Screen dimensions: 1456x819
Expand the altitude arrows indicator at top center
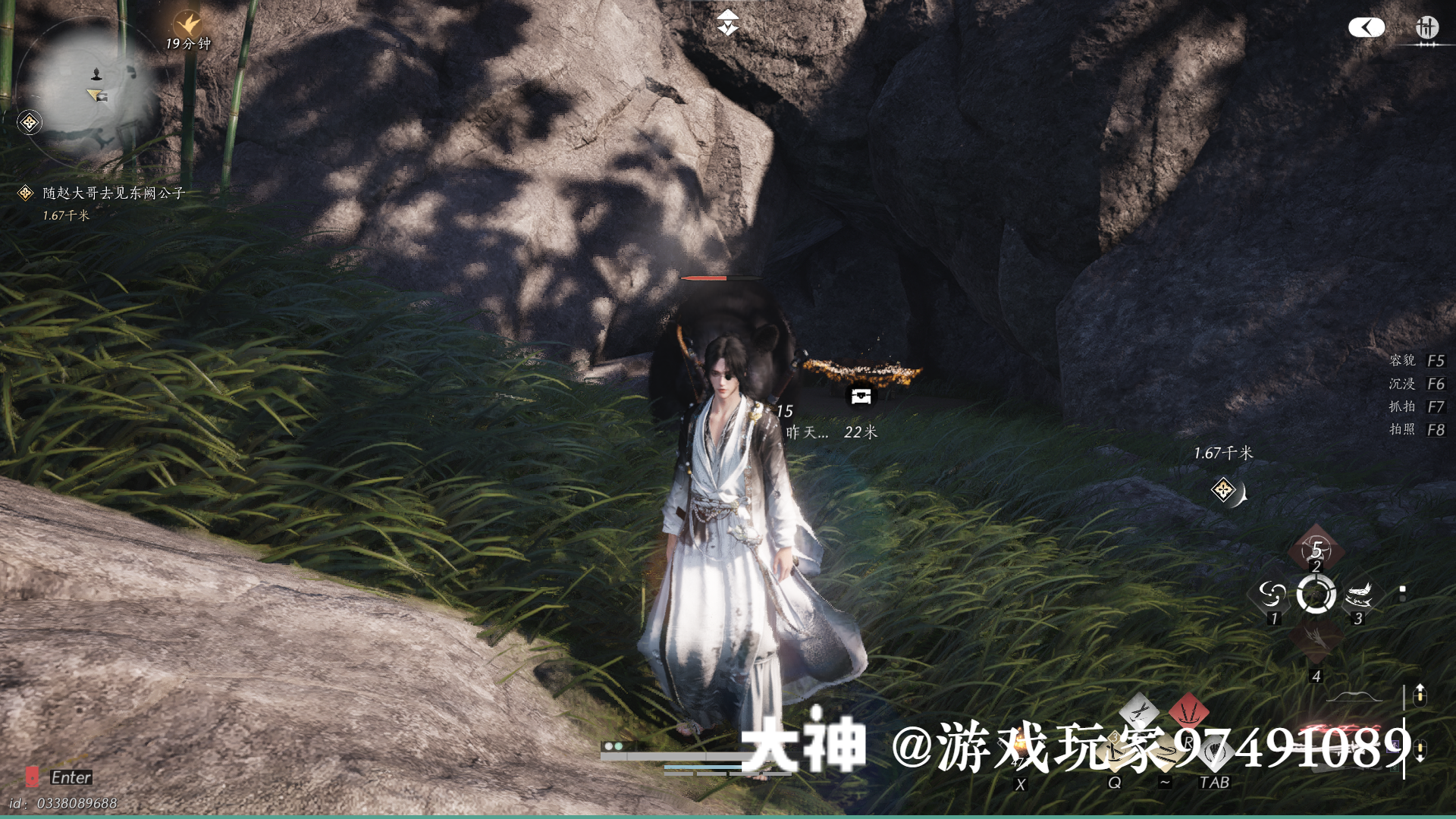pyautogui.click(x=726, y=23)
